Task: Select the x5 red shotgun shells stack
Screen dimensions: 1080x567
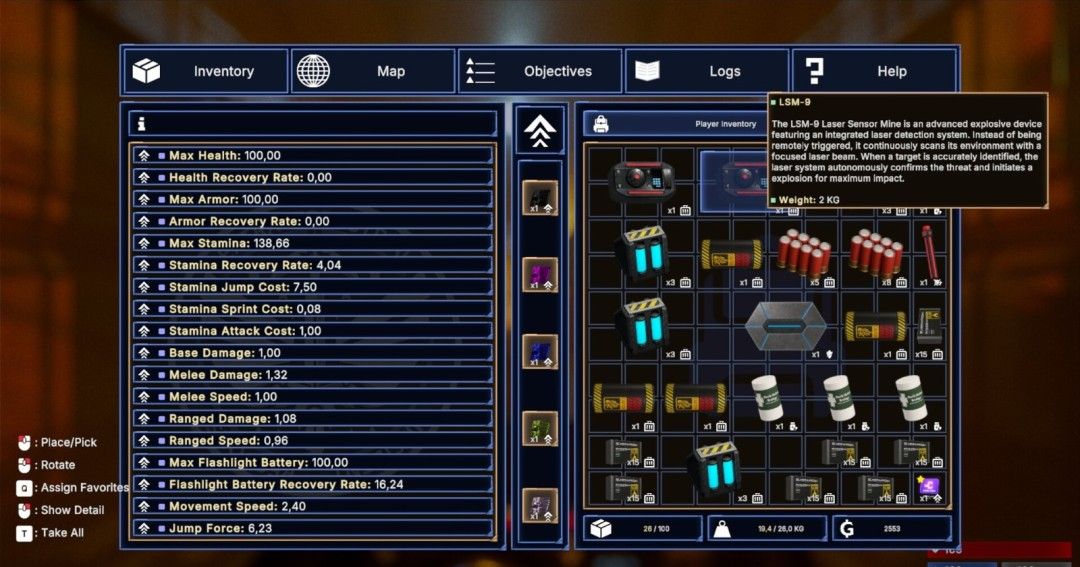Action: [804, 251]
